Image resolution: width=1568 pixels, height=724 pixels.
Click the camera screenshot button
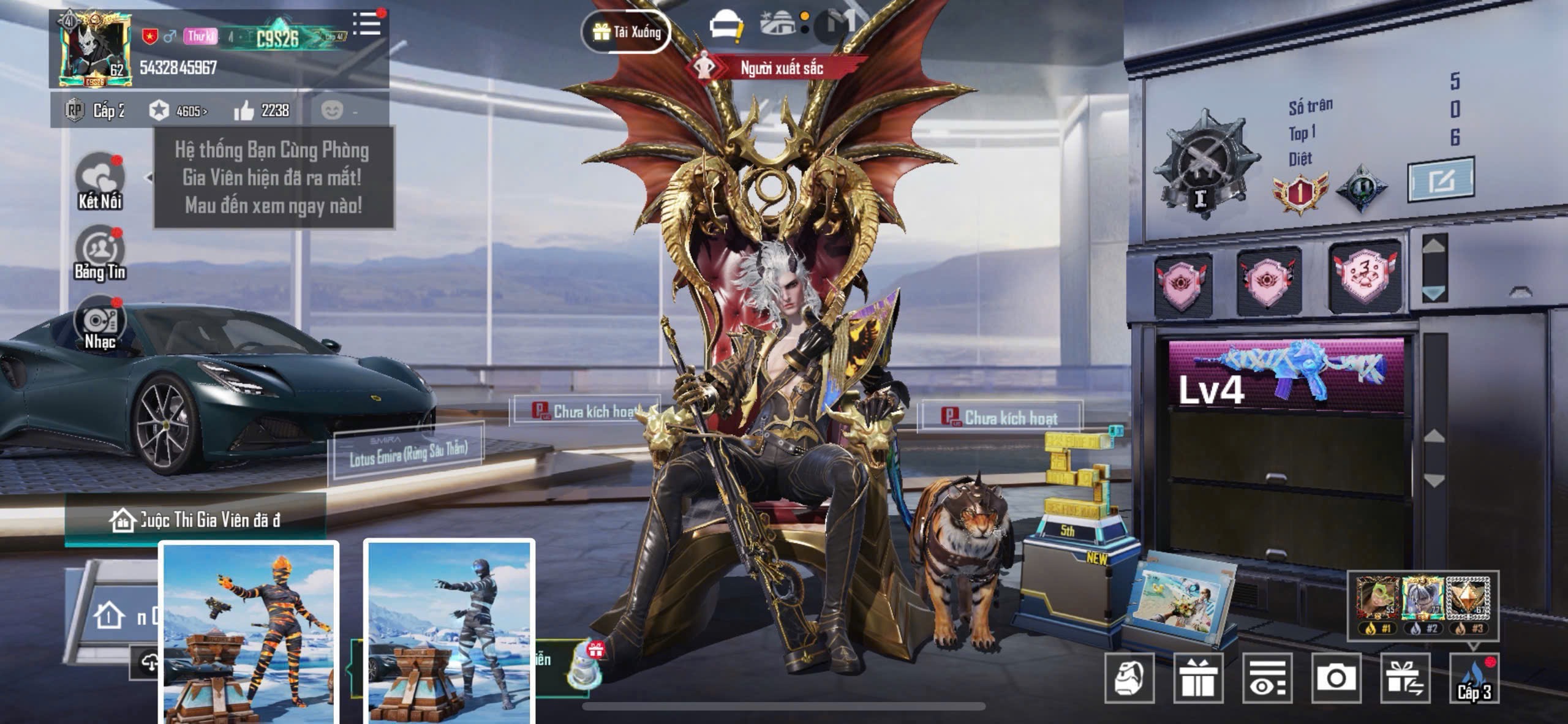coord(1336,677)
